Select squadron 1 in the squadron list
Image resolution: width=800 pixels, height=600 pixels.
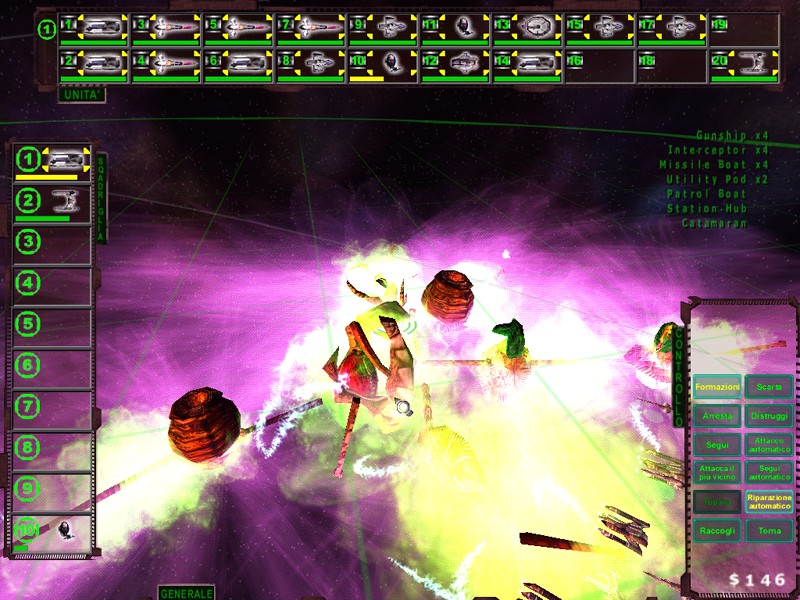[53, 160]
